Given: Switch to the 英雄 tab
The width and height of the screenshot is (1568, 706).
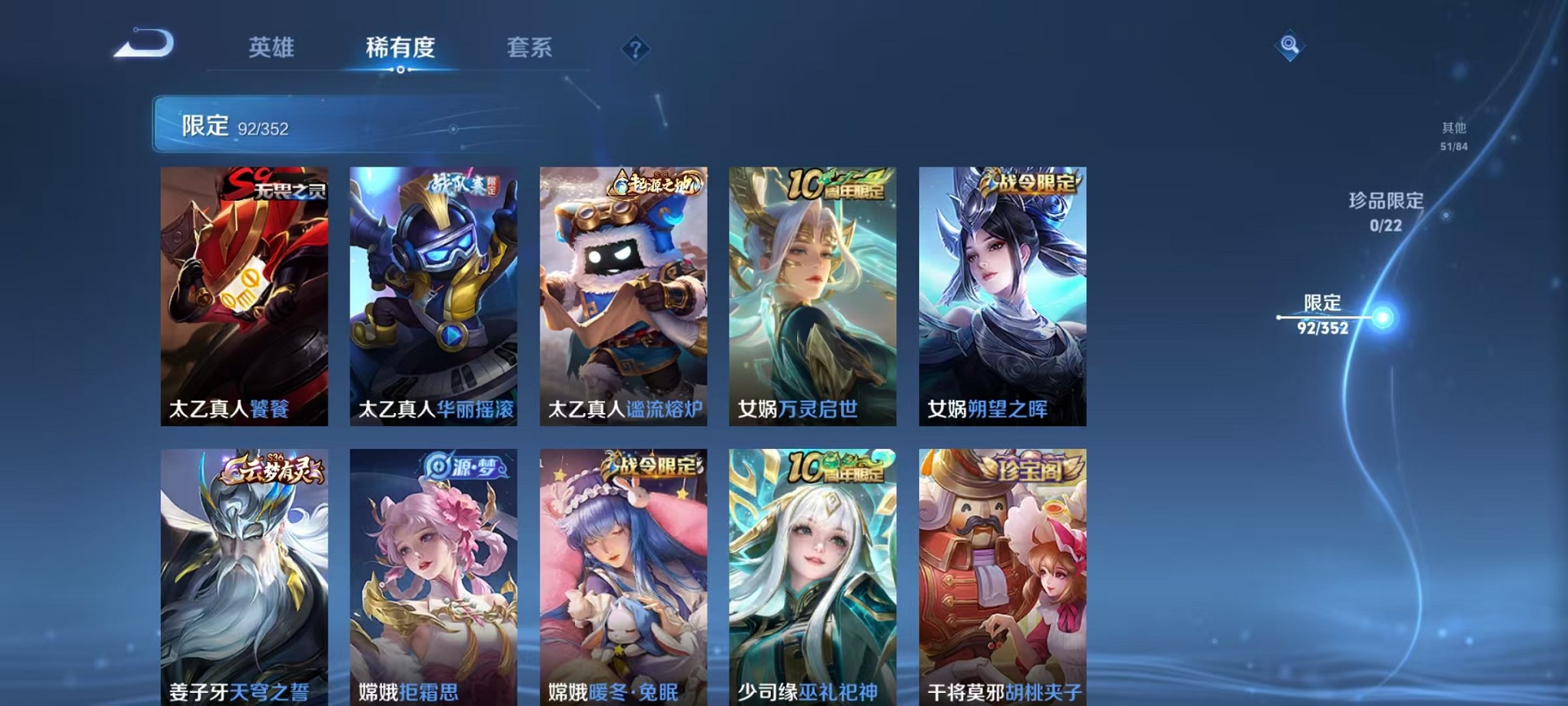Looking at the screenshot, I should [x=271, y=48].
